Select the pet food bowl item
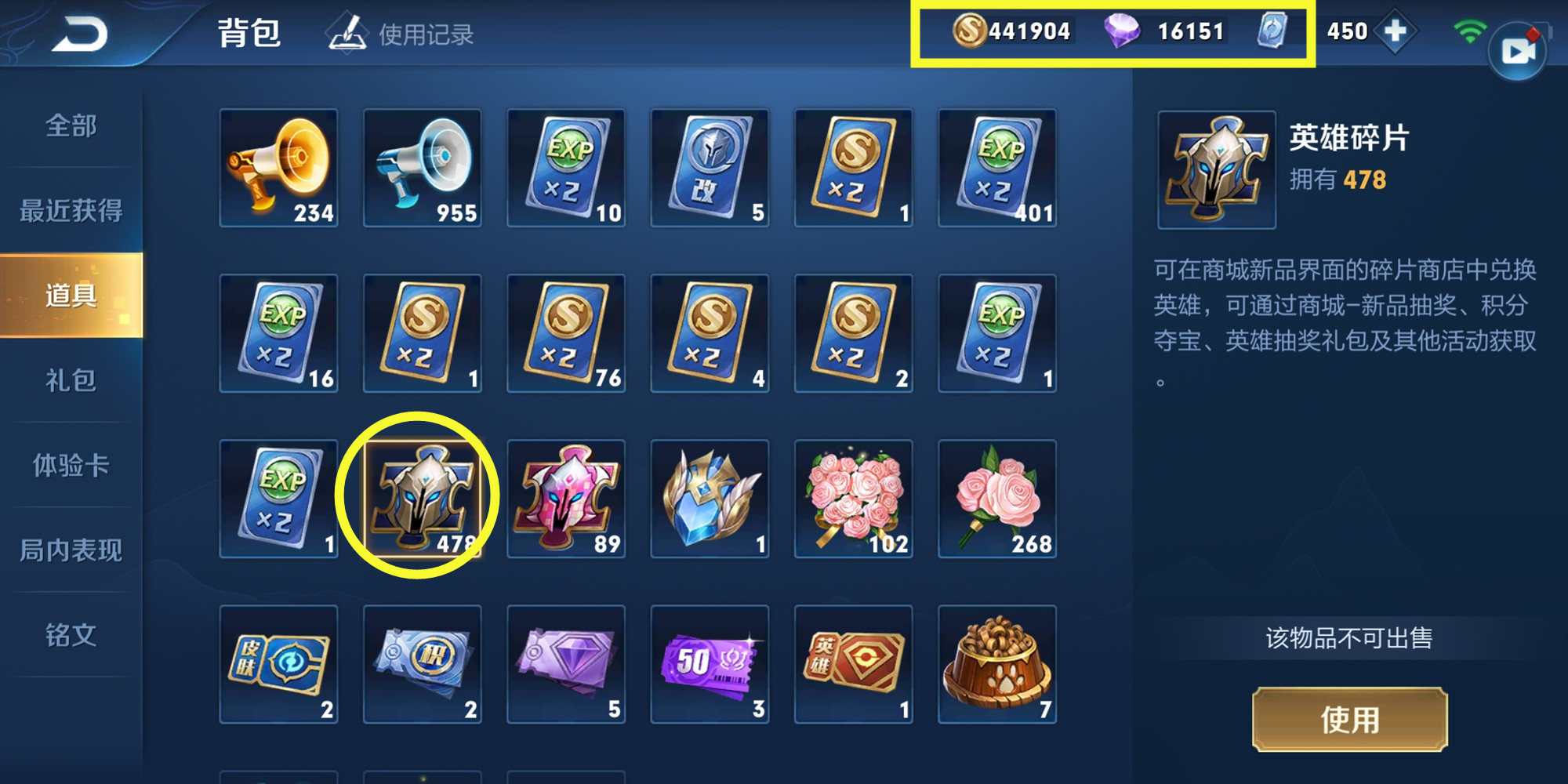The height and width of the screenshot is (784, 1568). [x=997, y=666]
